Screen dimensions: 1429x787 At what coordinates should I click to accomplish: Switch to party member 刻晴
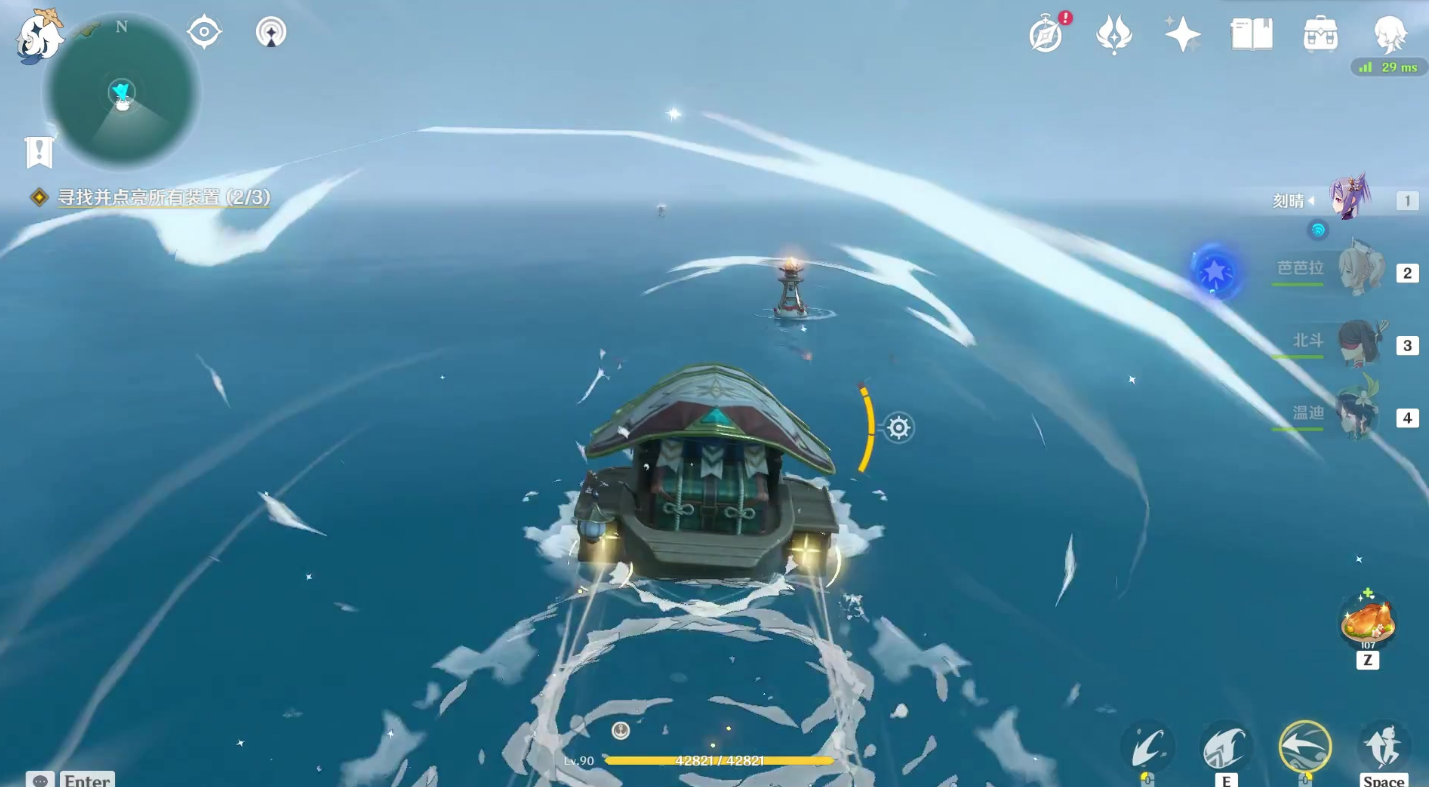[1350, 199]
